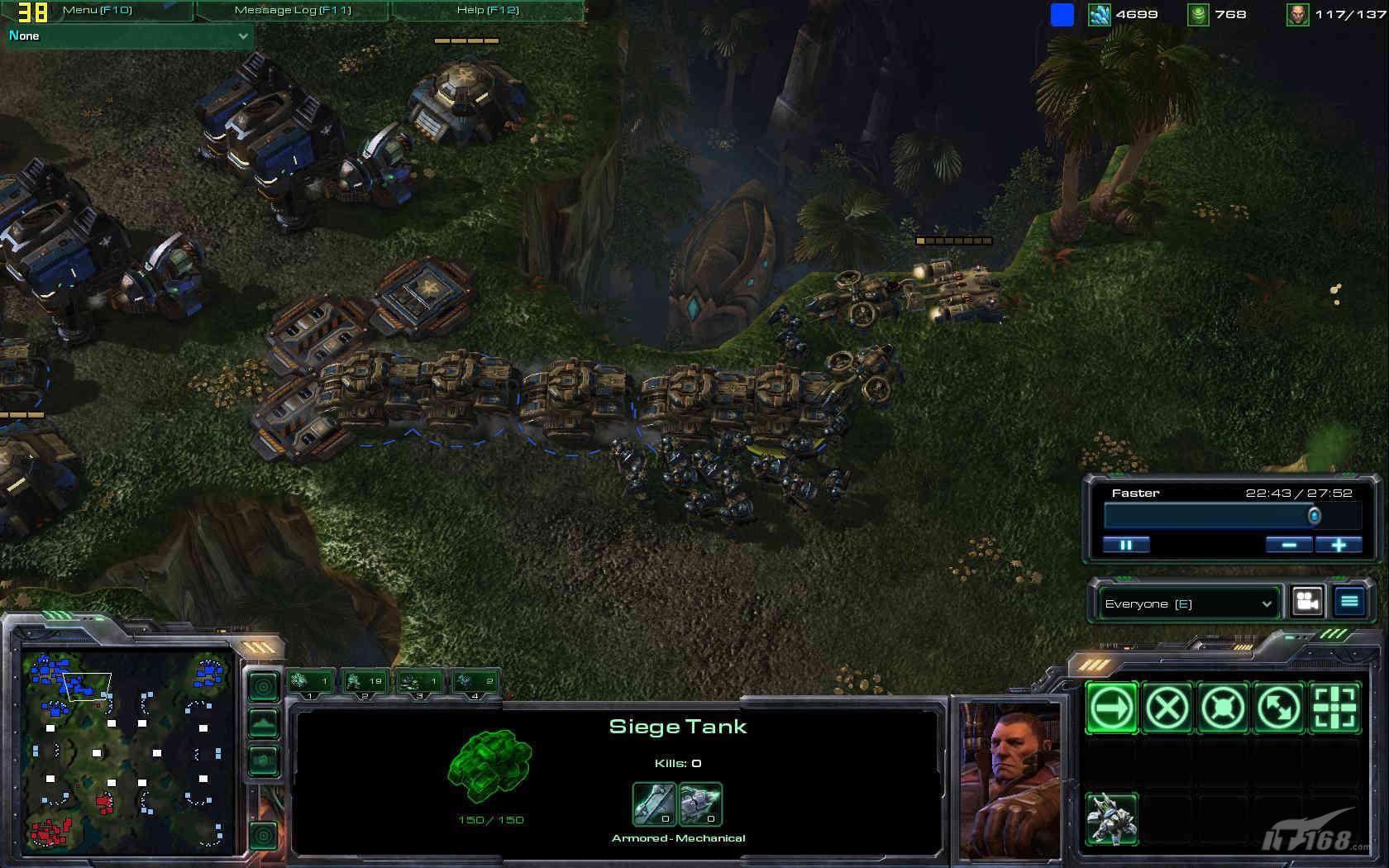The image size is (1389, 868).
Task: Open the Everyone (E) vision dropdown
Action: coord(1188,603)
